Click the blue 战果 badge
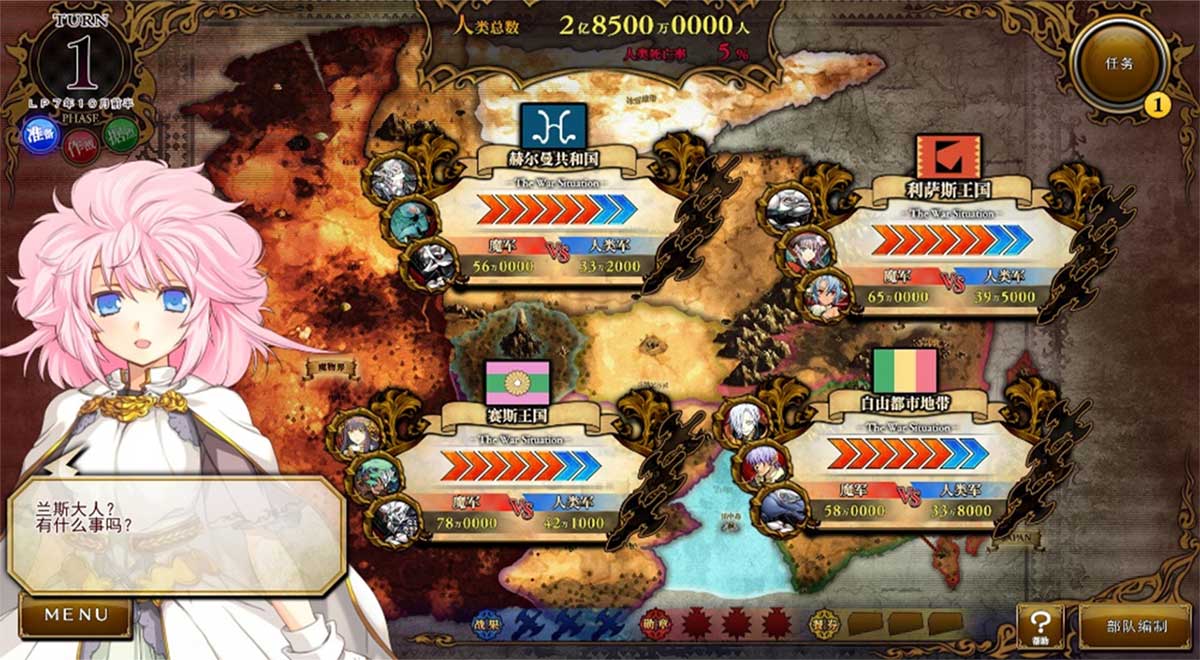This screenshot has height=660, width=1200. point(486,622)
